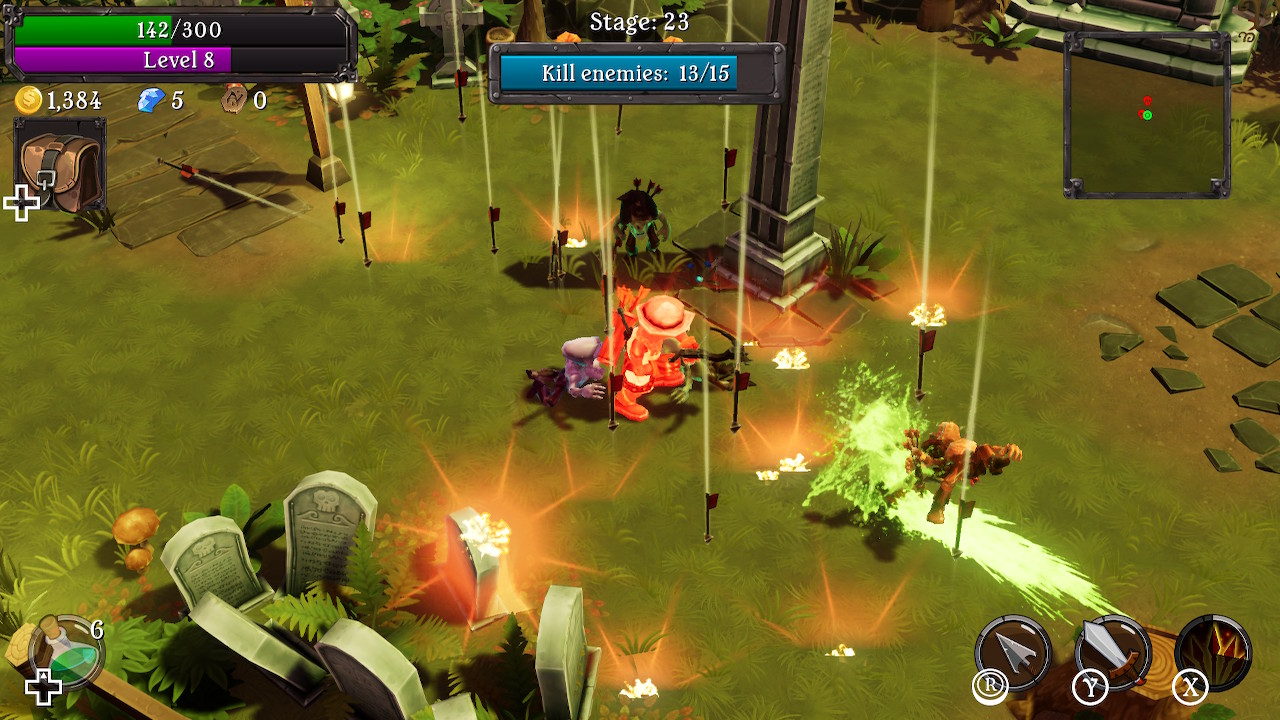Click the red dot on the minimap
Viewport: 1280px width, 720px height.
pyautogui.click(x=1146, y=100)
